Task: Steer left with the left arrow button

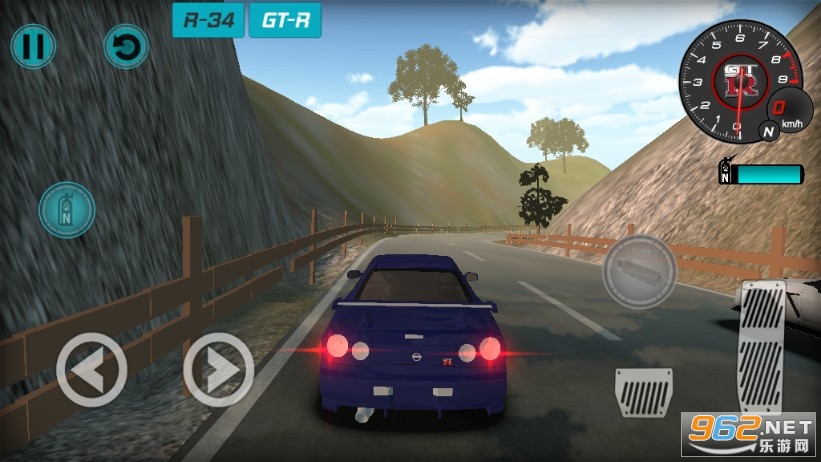Action: [91, 369]
